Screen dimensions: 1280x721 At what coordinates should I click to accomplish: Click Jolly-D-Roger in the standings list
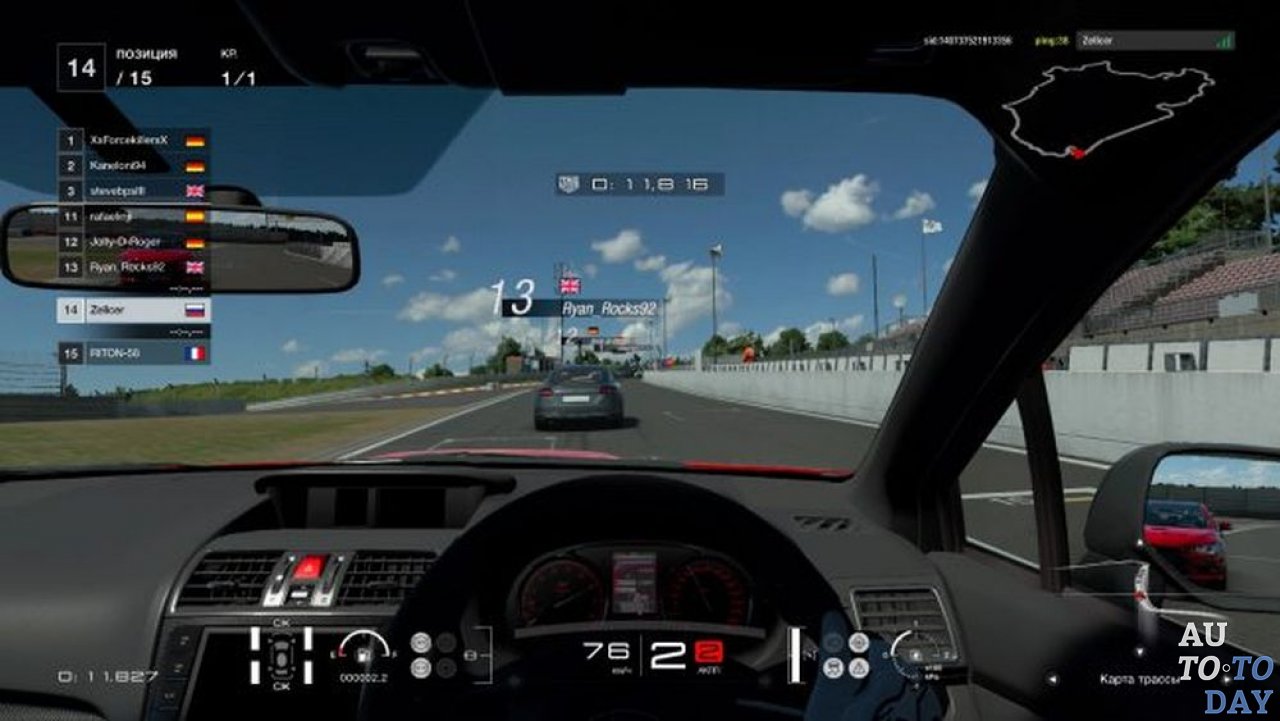[133, 242]
